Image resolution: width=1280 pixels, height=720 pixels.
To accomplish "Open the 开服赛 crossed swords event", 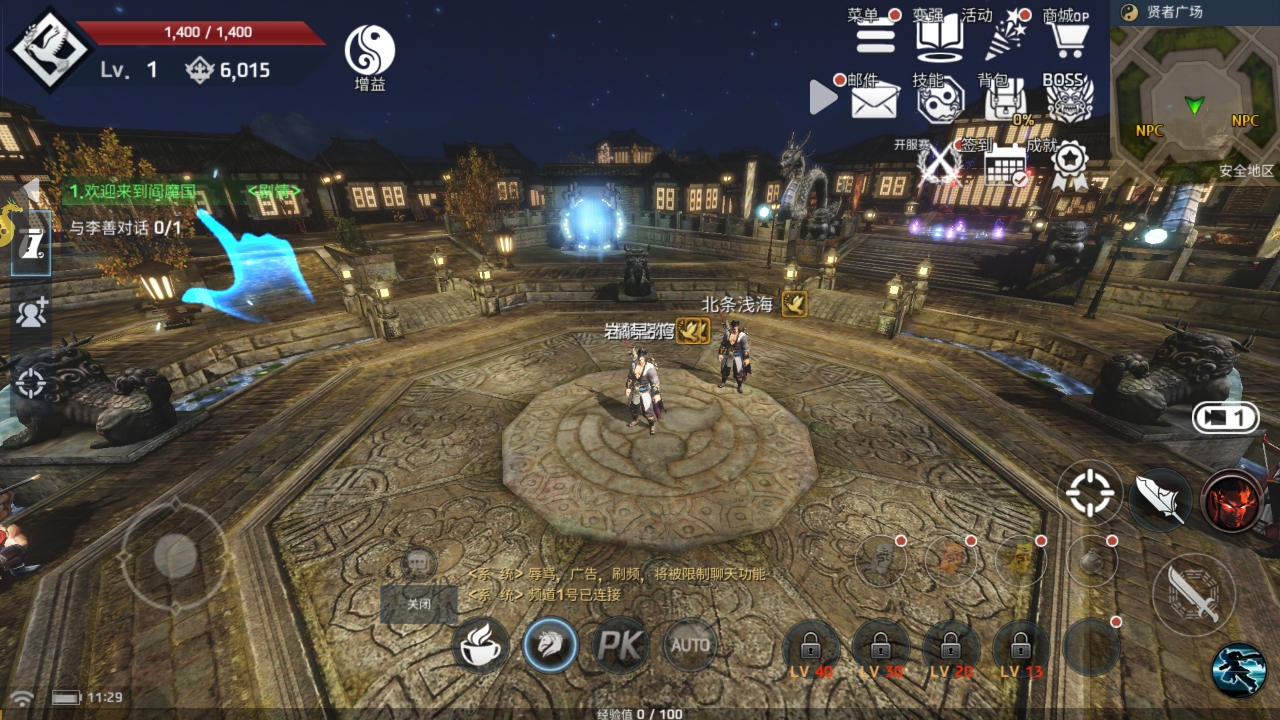I will coord(939,165).
